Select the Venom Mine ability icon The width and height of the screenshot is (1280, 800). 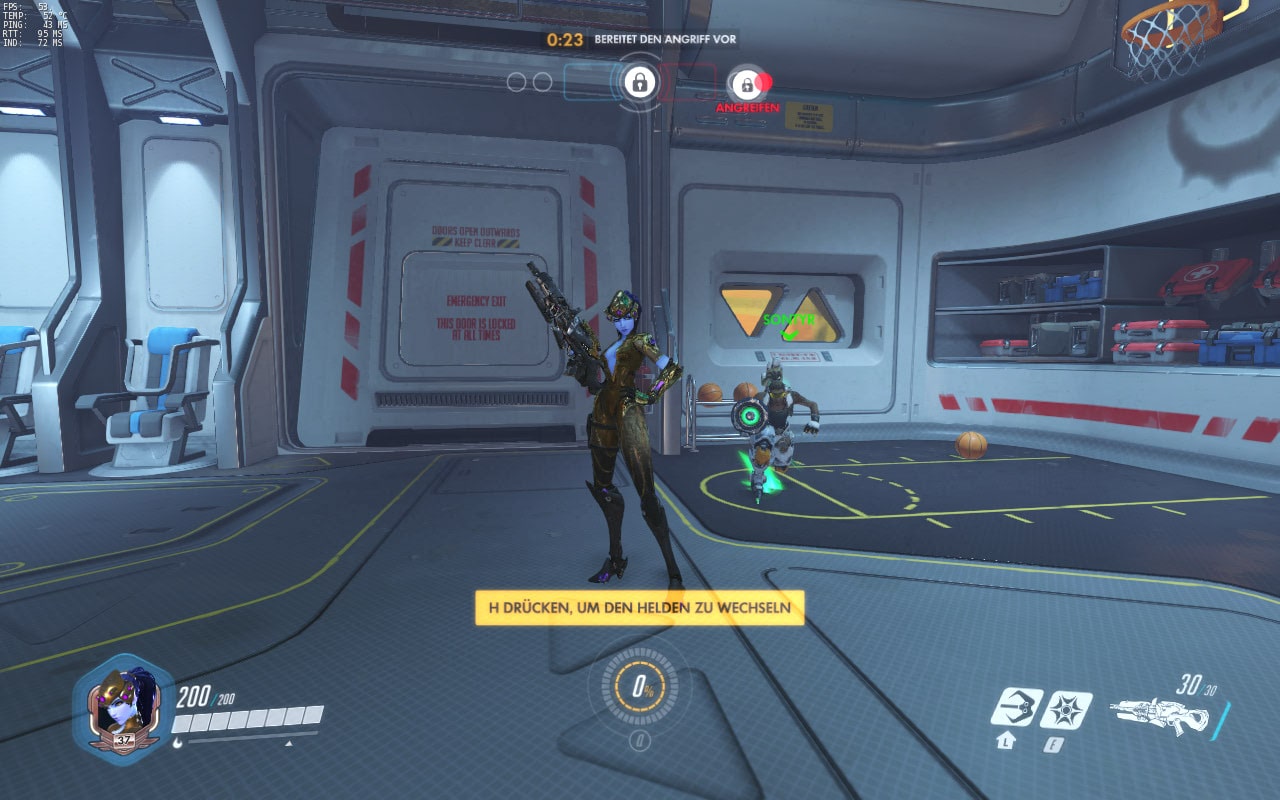[x=1066, y=709]
